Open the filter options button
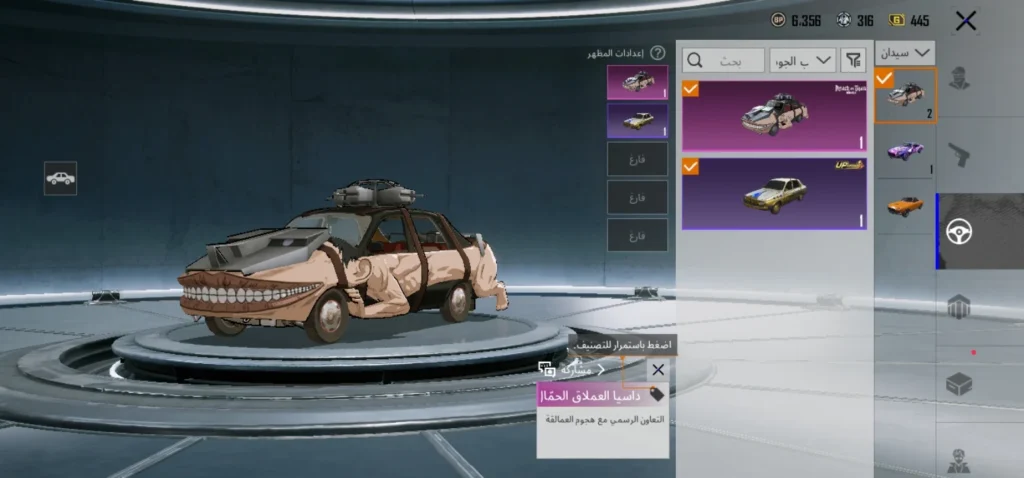The image size is (1024, 478). [854, 60]
